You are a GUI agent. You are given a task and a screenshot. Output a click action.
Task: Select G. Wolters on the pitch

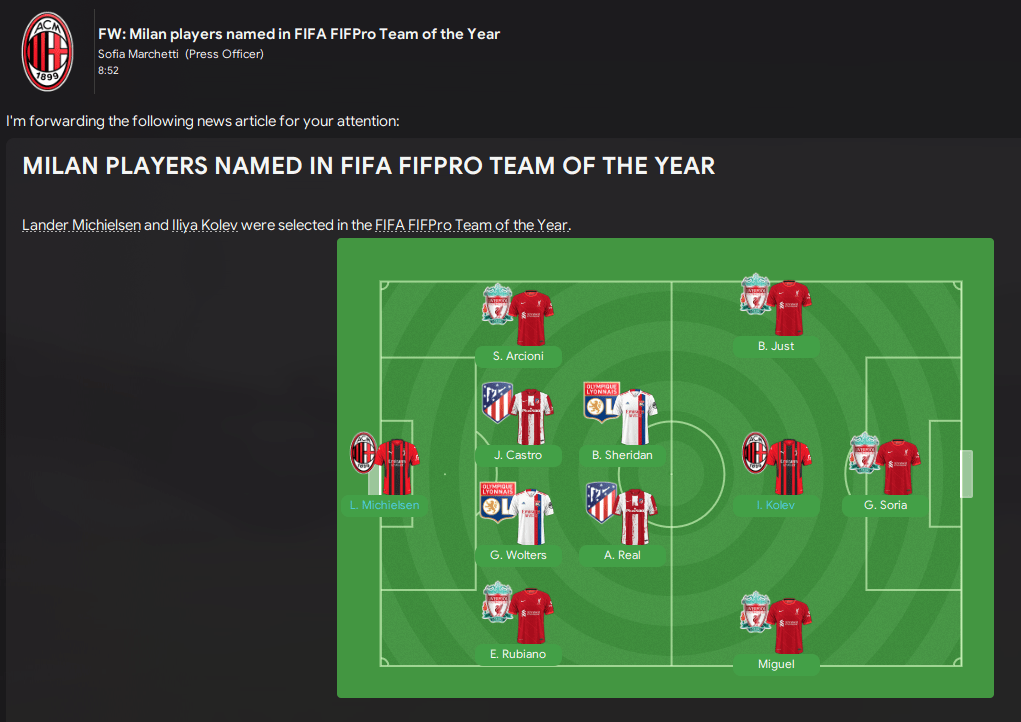click(518, 555)
